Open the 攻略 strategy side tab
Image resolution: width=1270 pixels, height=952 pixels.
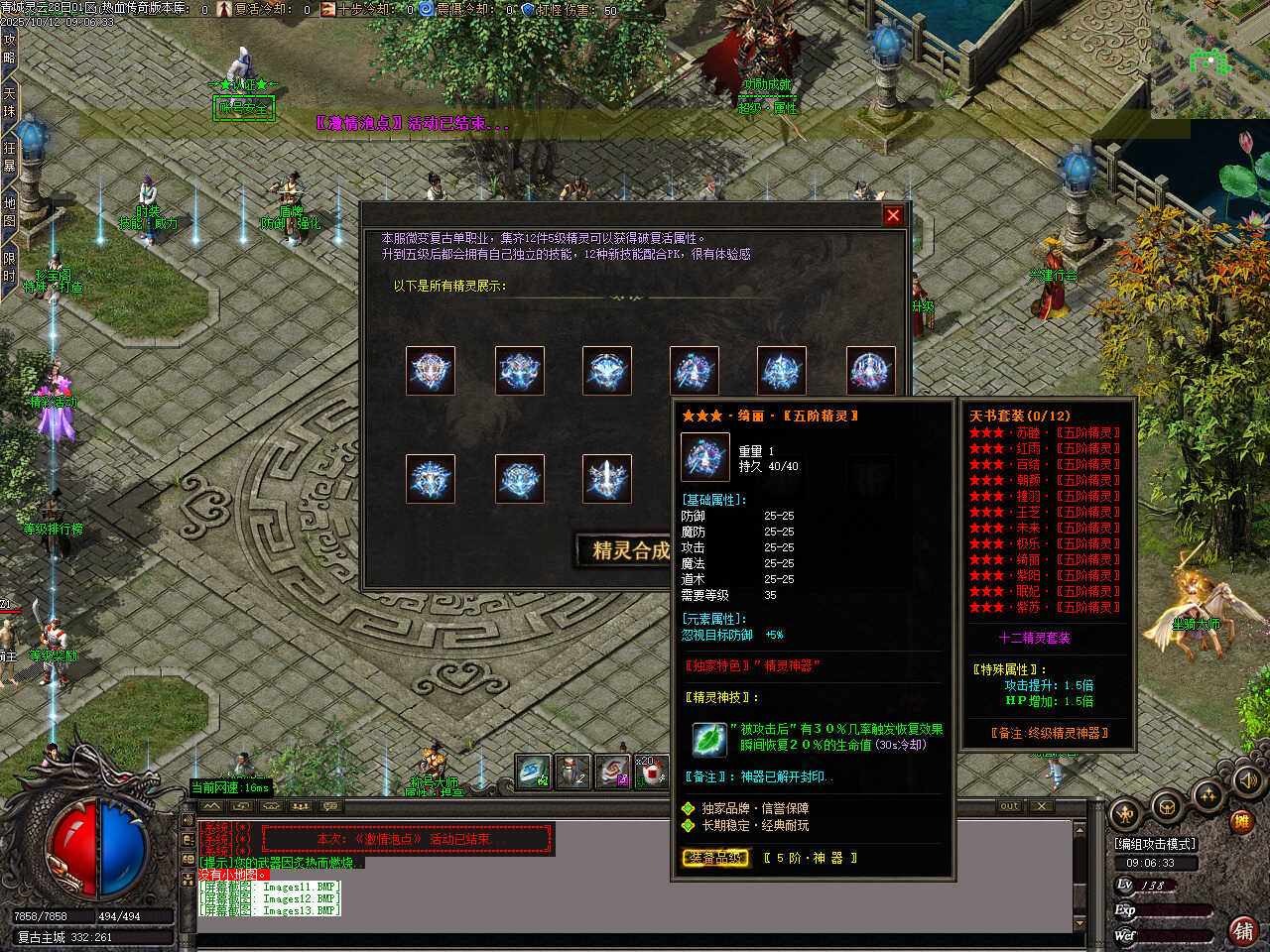coord(9,48)
